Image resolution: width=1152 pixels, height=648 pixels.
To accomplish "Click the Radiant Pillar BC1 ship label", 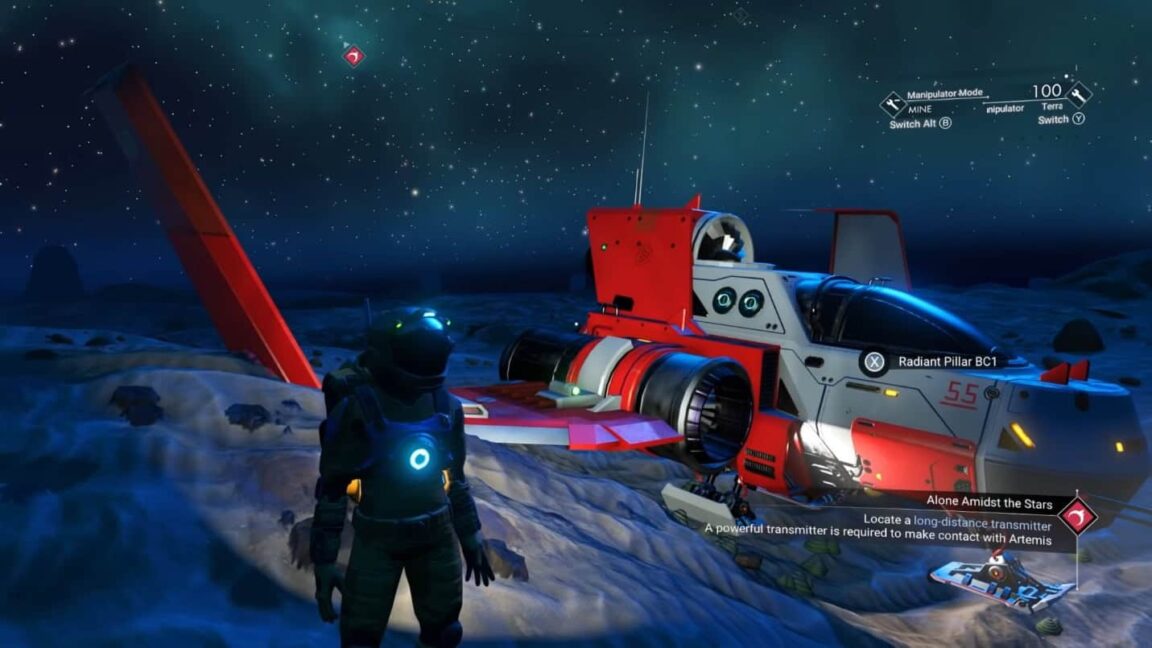I will 942,361.
